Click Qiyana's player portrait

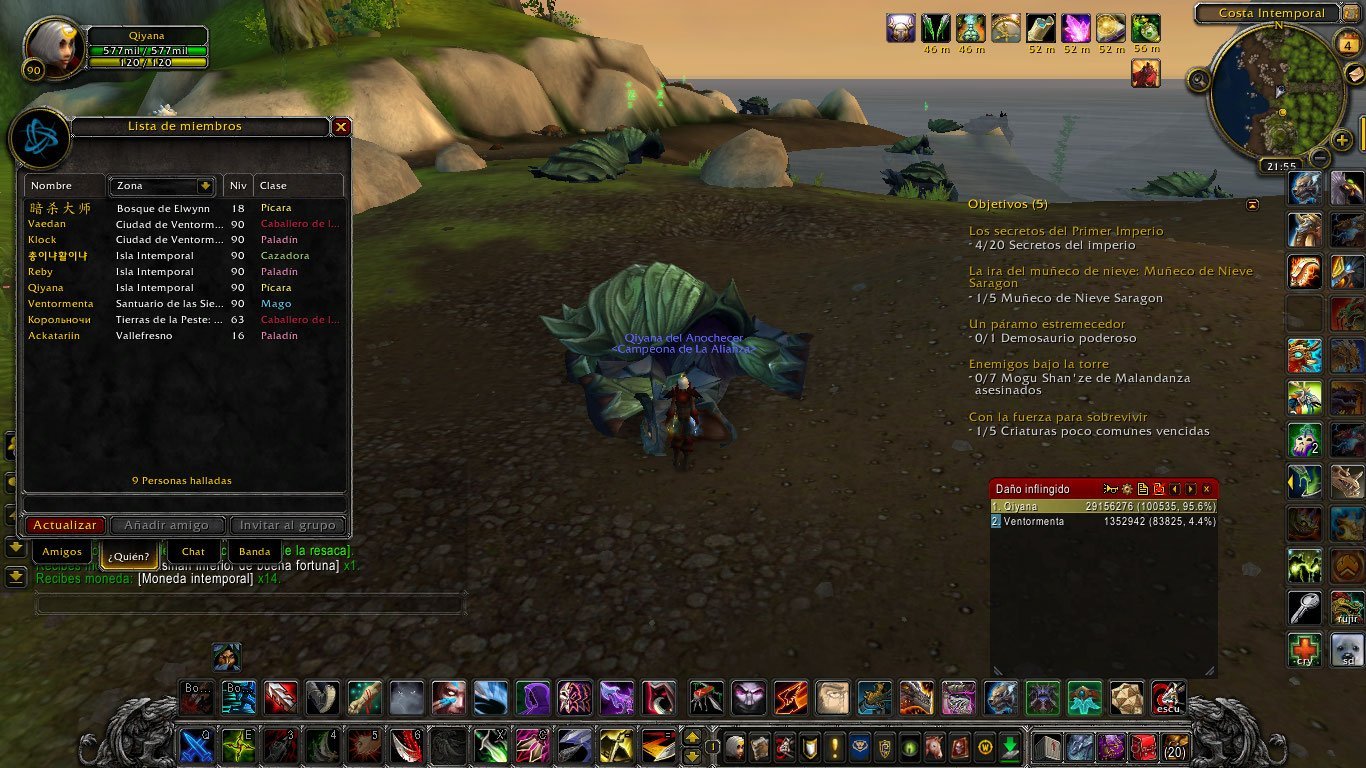click(x=54, y=46)
